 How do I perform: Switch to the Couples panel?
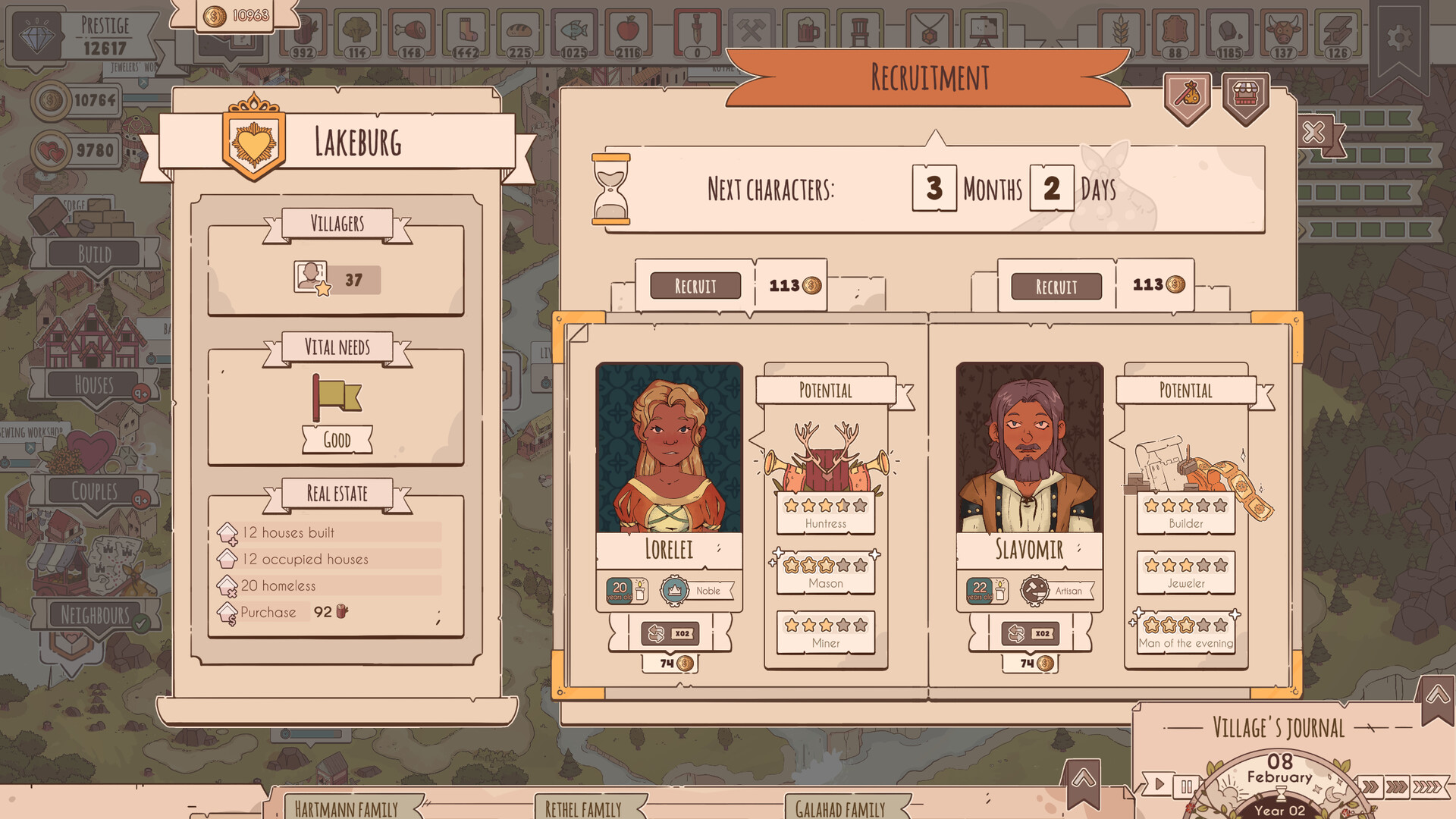[94, 491]
